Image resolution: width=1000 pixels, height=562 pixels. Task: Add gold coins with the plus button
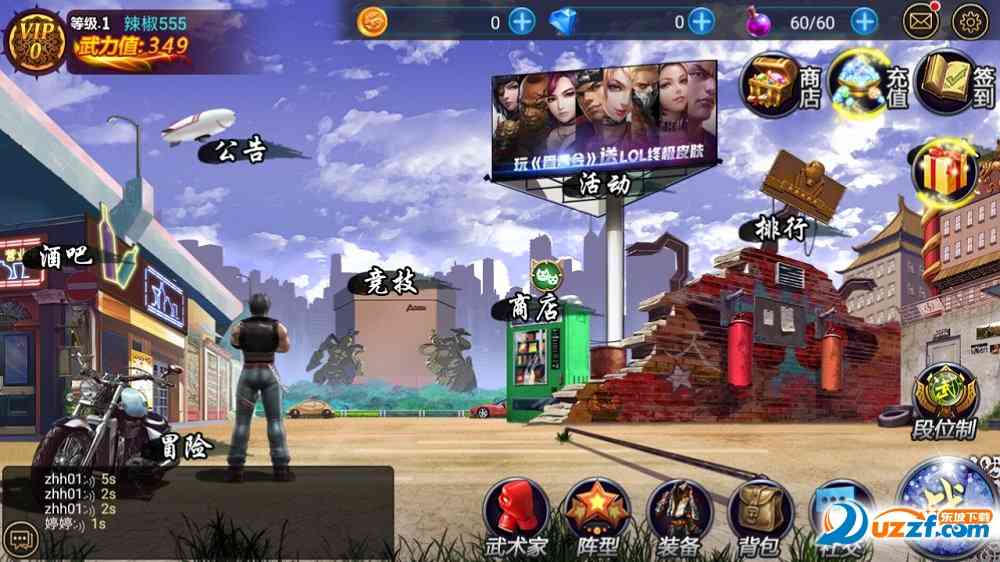click(x=522, y=21)
